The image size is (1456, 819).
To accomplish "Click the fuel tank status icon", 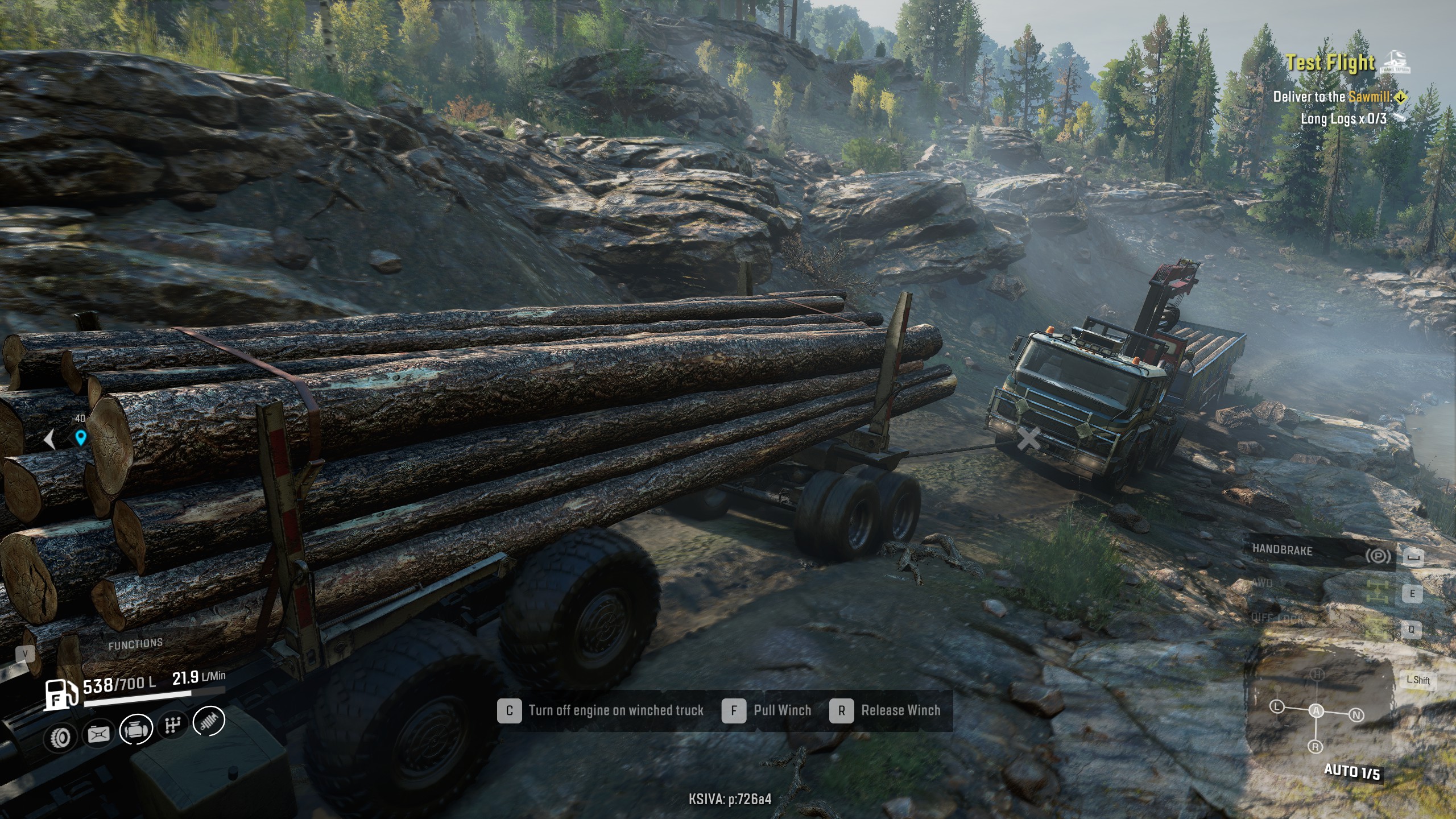I will pos(98,734).
